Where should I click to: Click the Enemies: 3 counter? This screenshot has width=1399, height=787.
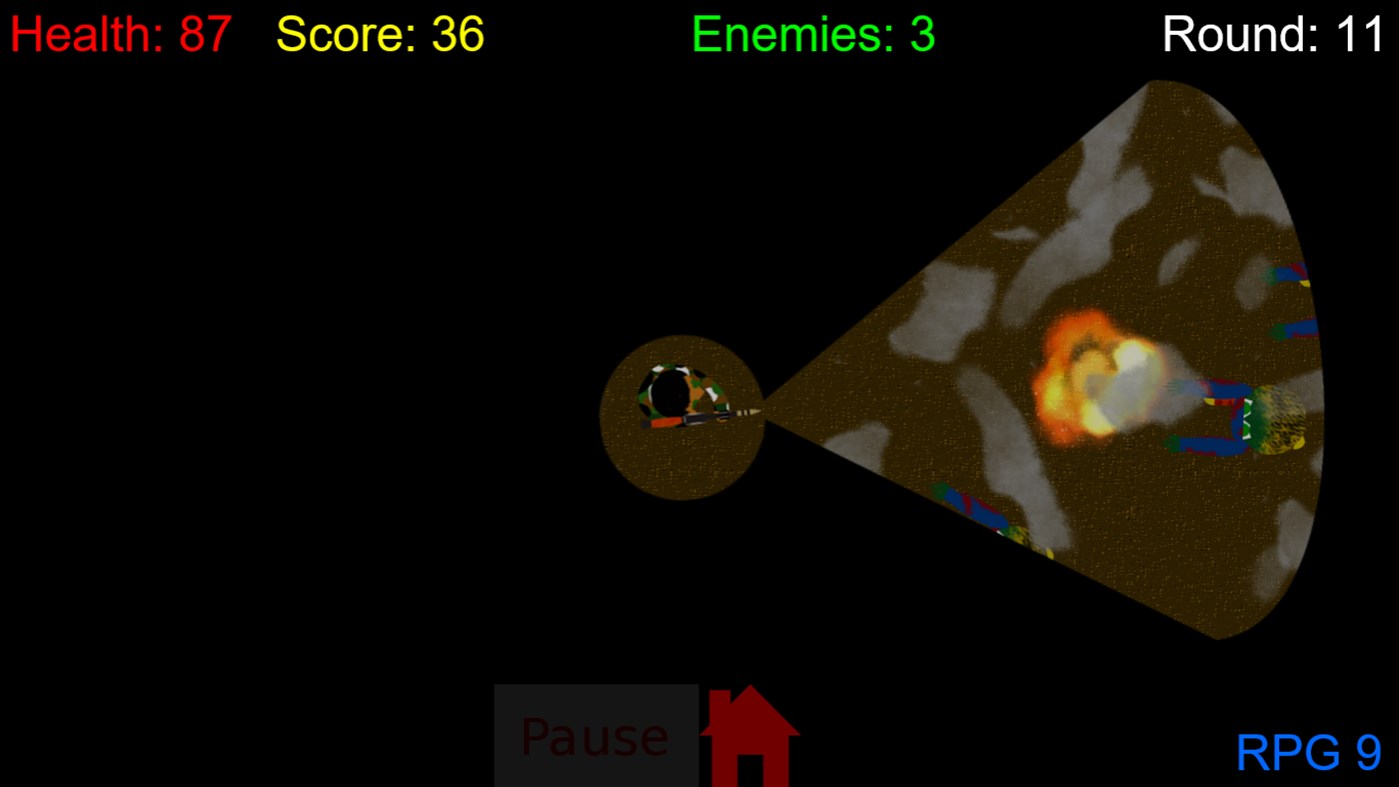click(x=812, y=33)
